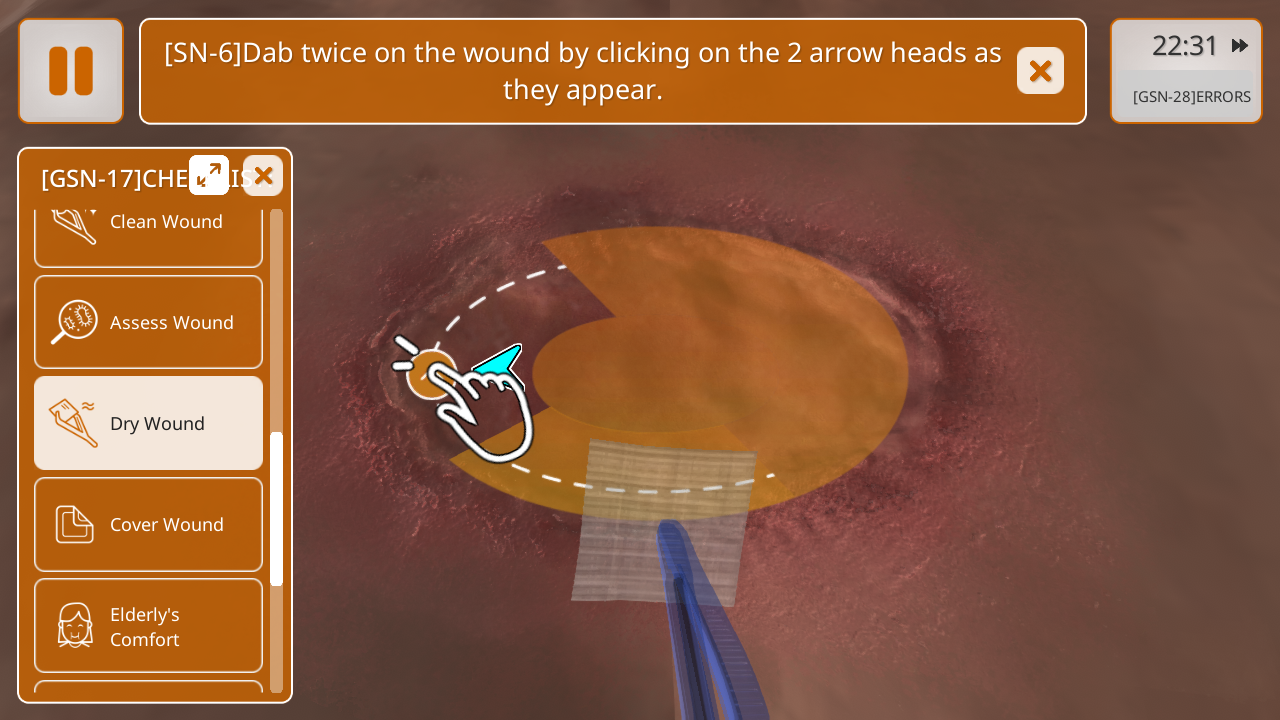The image size is (1280, 720).
Task: Click the cyan arrow head on the wound
Action: tap(500, 365)
